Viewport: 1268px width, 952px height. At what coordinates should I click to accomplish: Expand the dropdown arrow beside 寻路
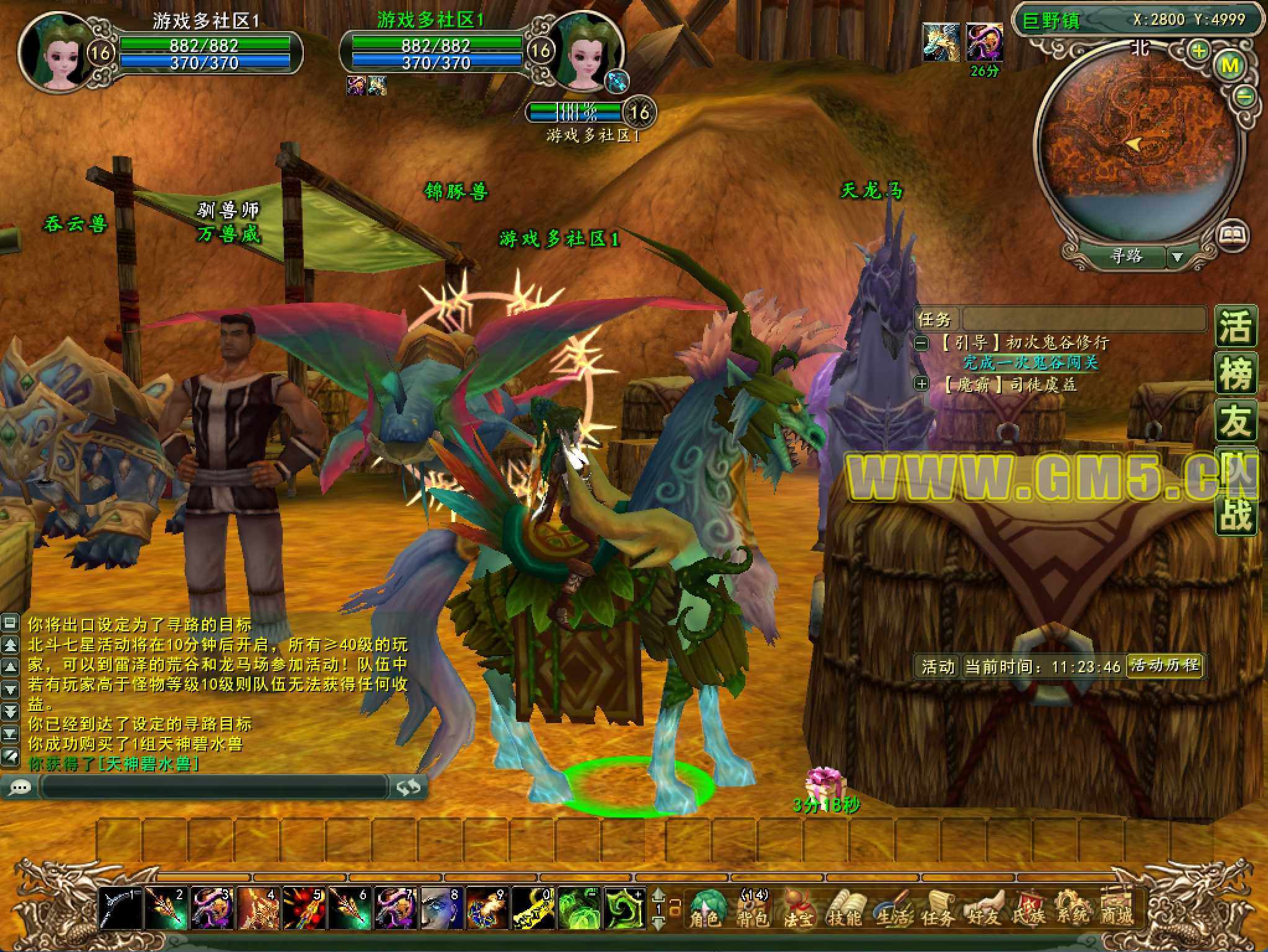tap(1177, 257)
